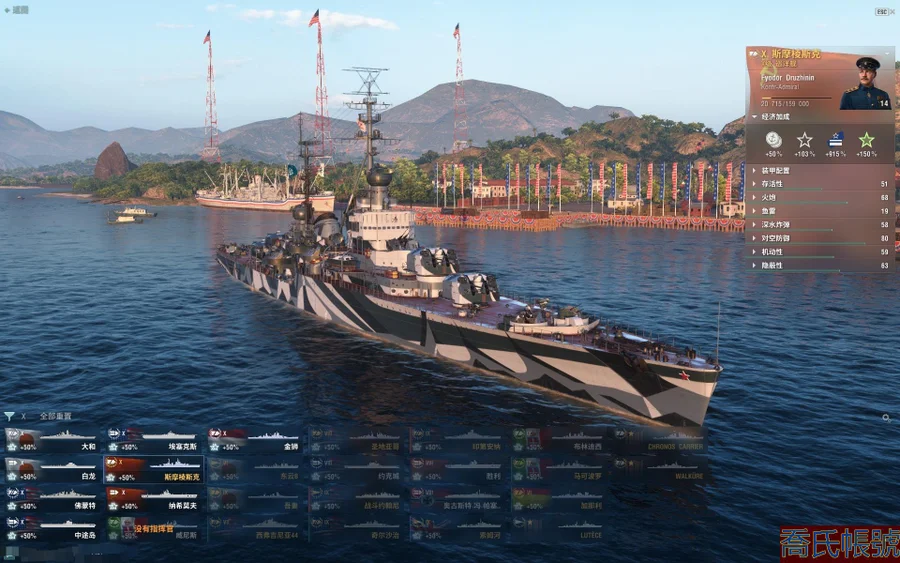Viewport: 900px width, 563px height.
Task: Close the view with the ESC X button
Action: click(884, 11)
